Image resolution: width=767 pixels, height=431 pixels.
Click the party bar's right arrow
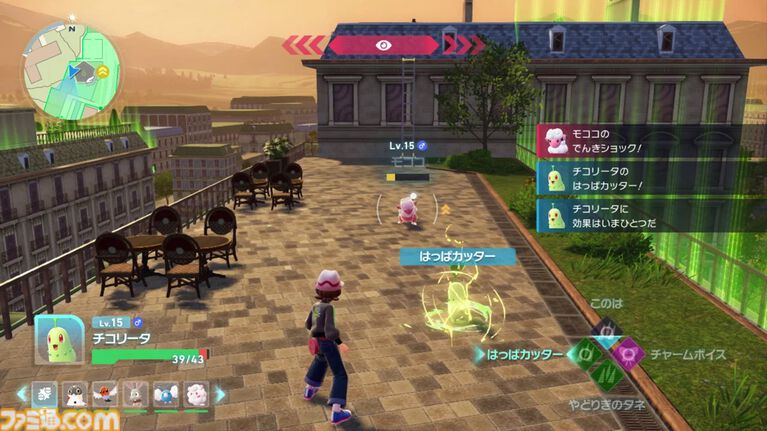[x=220, y=394]
